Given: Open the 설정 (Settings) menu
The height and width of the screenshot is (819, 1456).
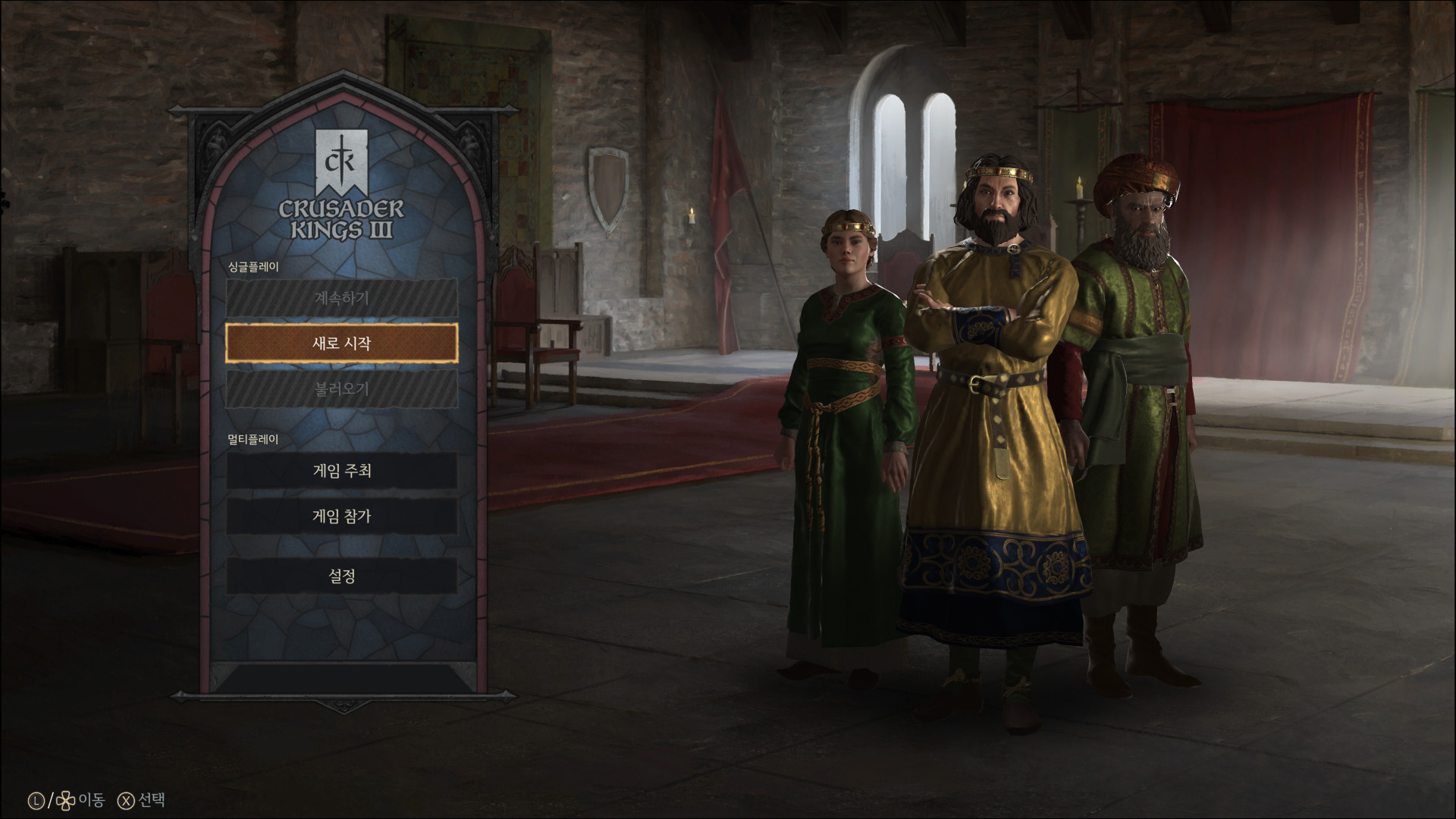Looking at the screenshot, I should click(341, 576).
